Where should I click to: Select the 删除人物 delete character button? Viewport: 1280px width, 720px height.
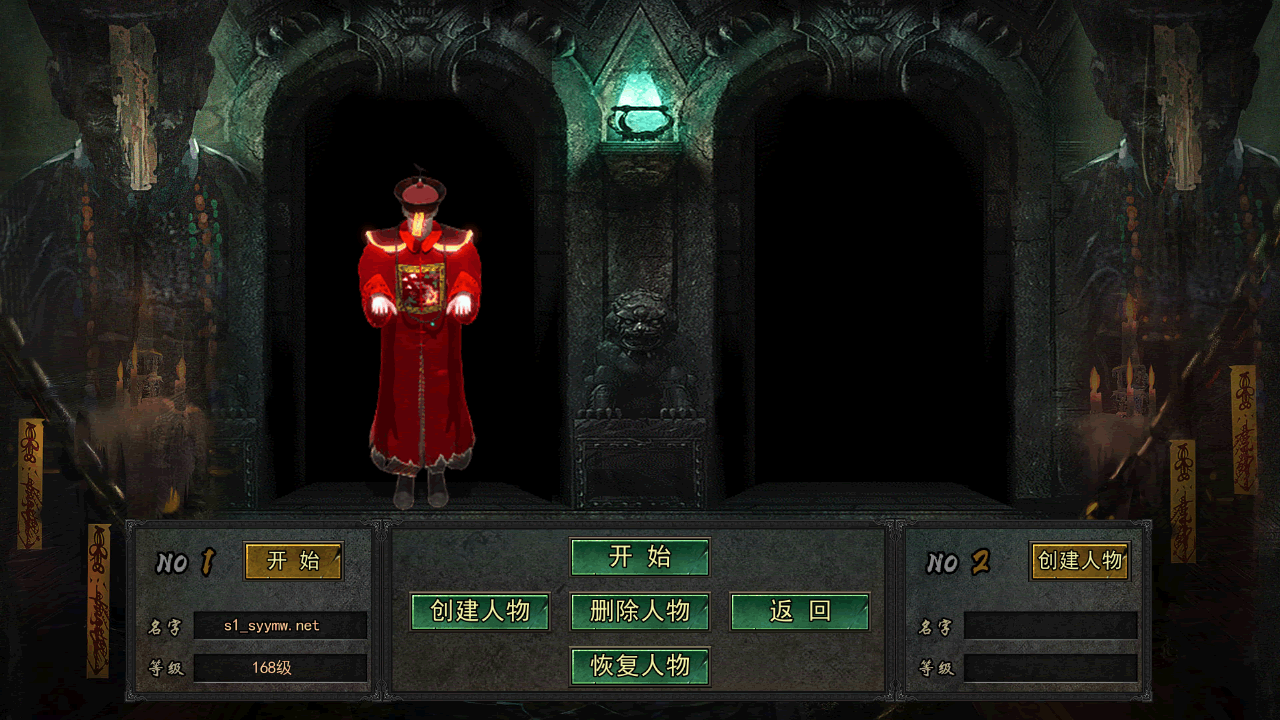[640, 612]
